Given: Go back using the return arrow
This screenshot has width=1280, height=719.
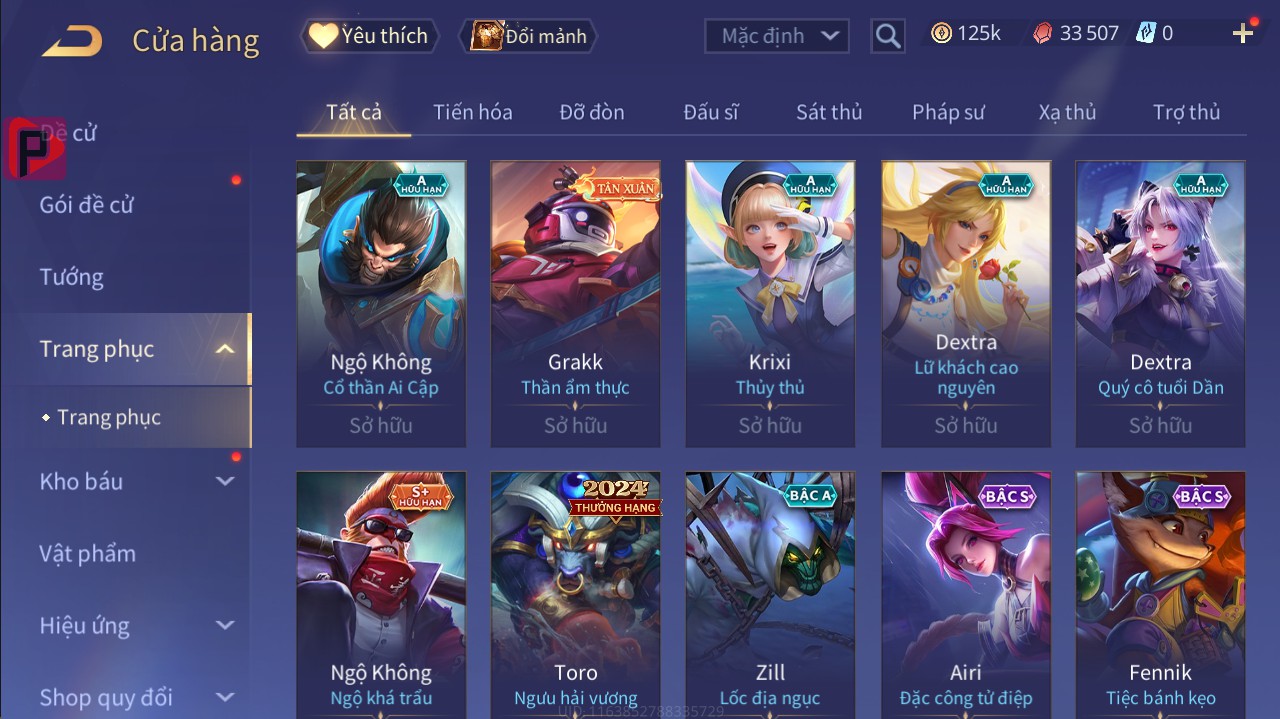Looking at the screenshot, I should coord(72,40).
